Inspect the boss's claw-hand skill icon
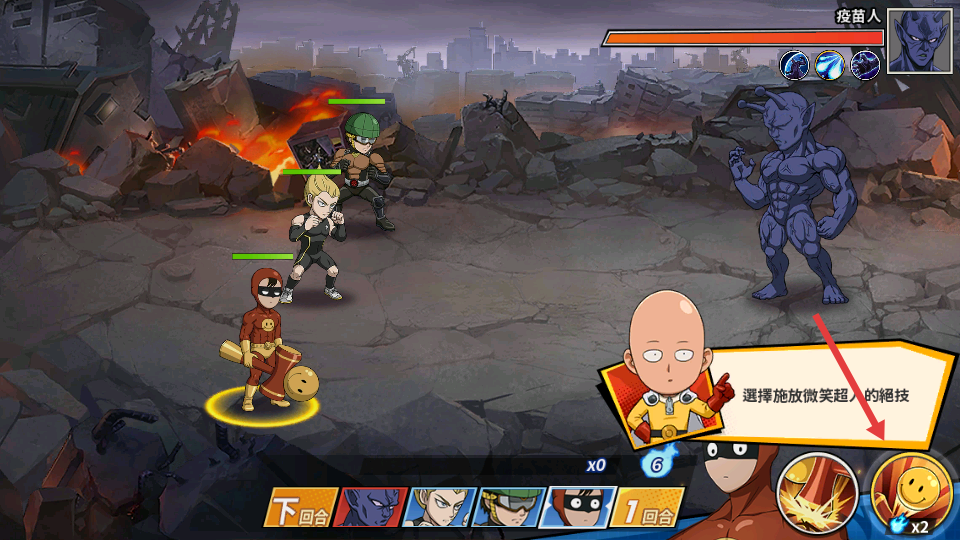 coord(864,65)
